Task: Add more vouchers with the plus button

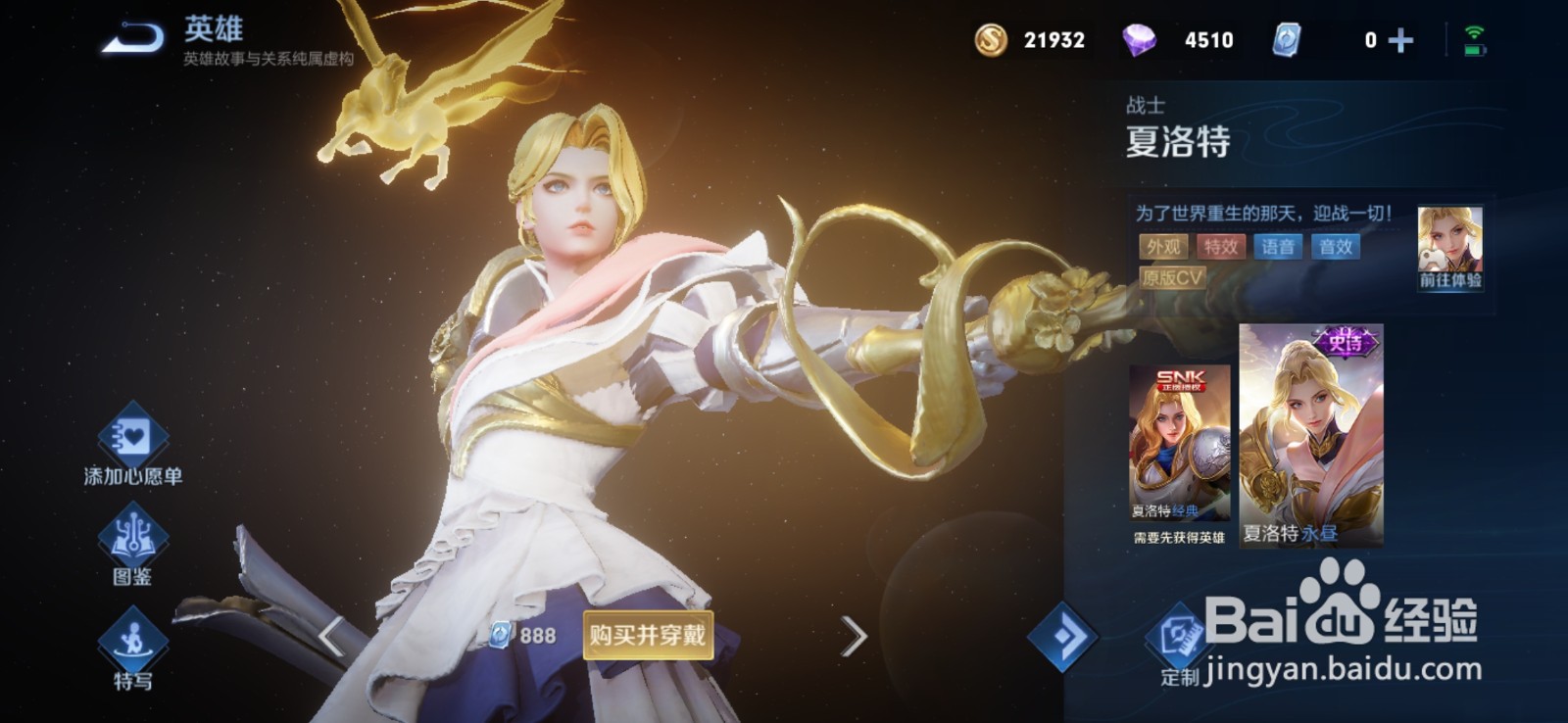Action: click(1401, 40)
